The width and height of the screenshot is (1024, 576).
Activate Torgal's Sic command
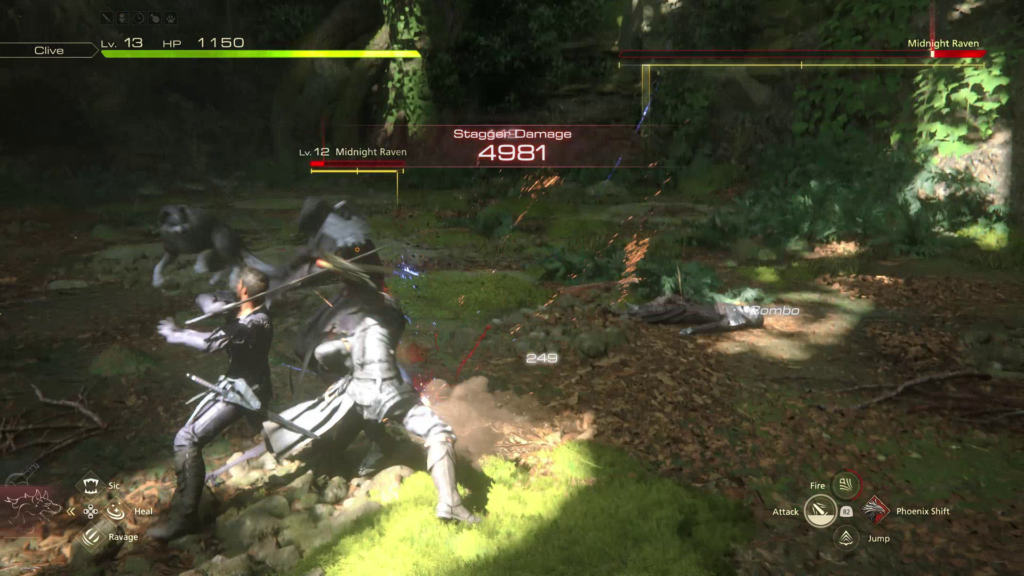tap(90, 485)
